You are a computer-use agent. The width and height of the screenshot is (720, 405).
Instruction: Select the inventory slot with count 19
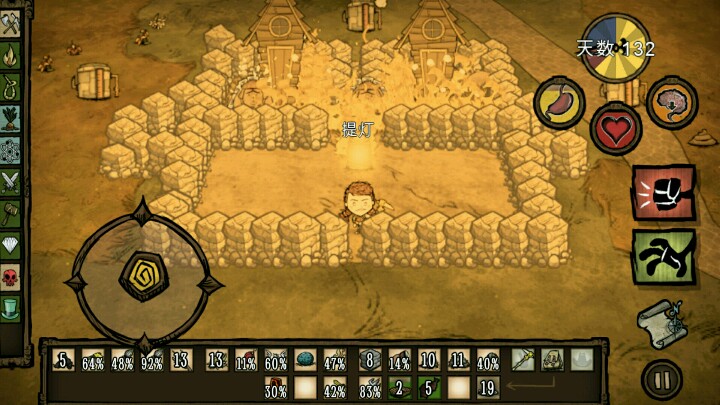tap(489, 386)
